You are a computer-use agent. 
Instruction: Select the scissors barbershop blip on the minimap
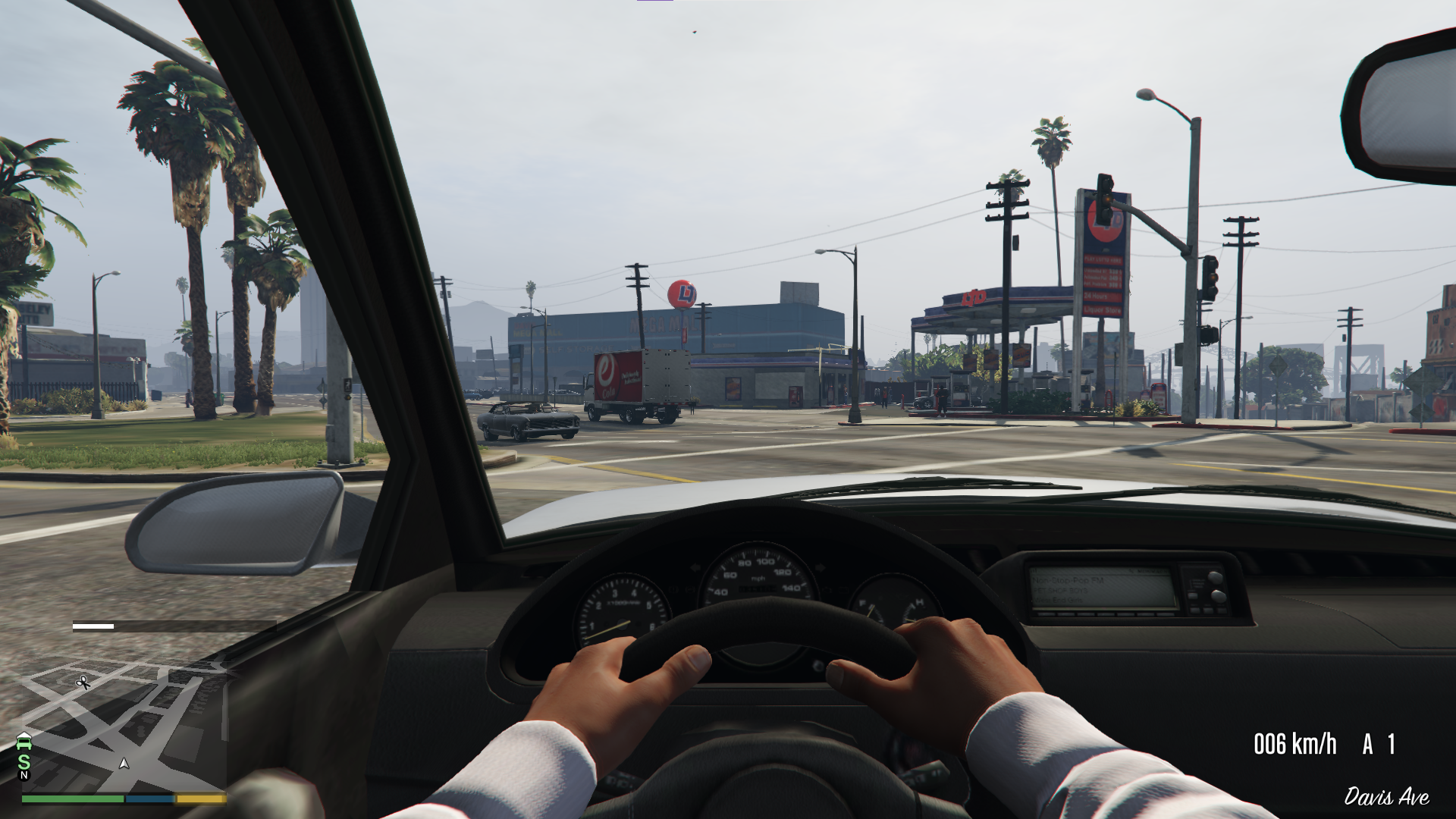(x=82, y=683)
